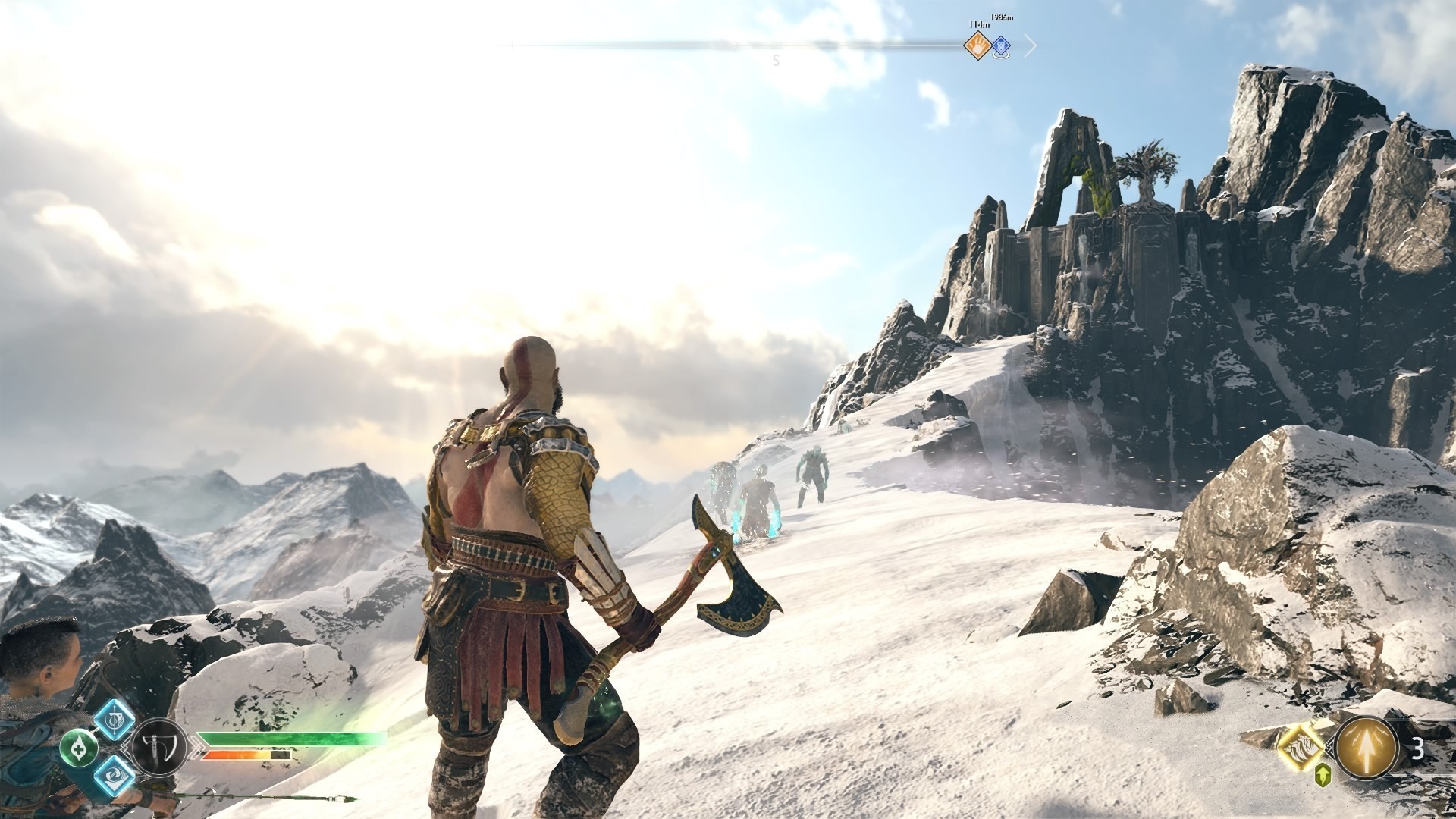Activate the lower blue runic attack diamond
Viewport: 1456px width, 819px height.
pyautogui.click(x=115, y=775)
